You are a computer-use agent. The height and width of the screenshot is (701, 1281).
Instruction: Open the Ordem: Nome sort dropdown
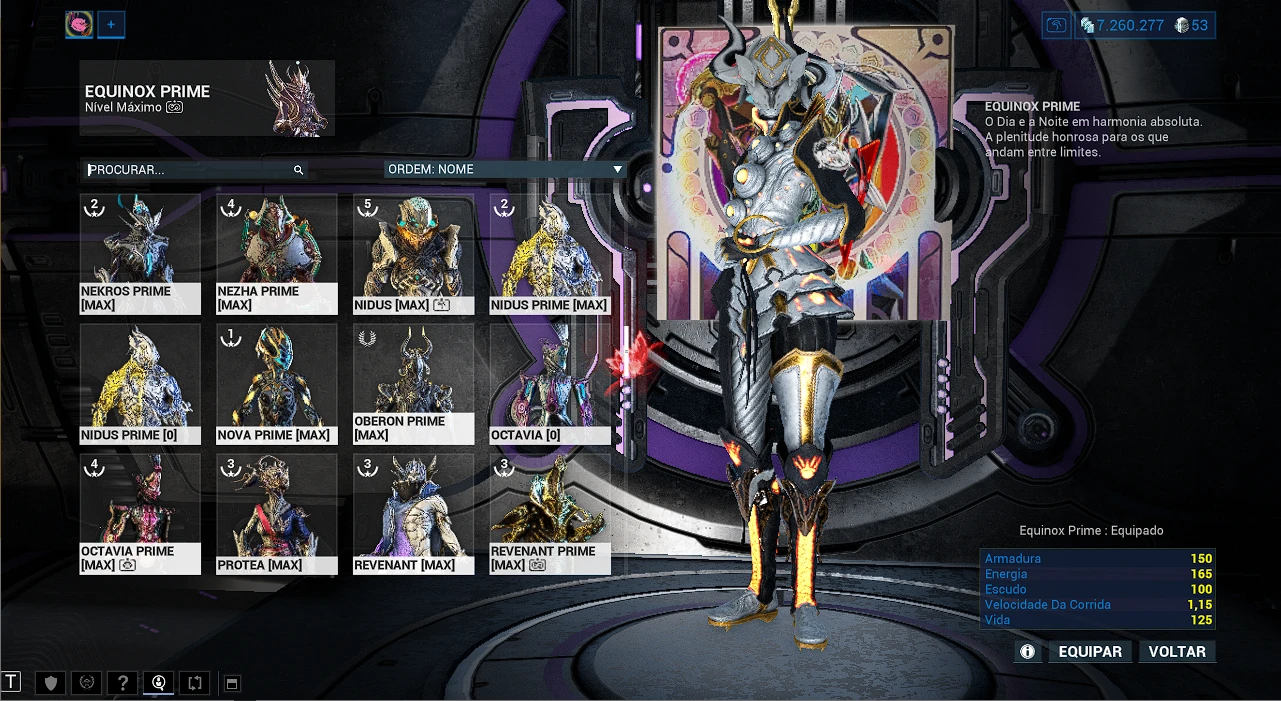click(x=505, y=170)
